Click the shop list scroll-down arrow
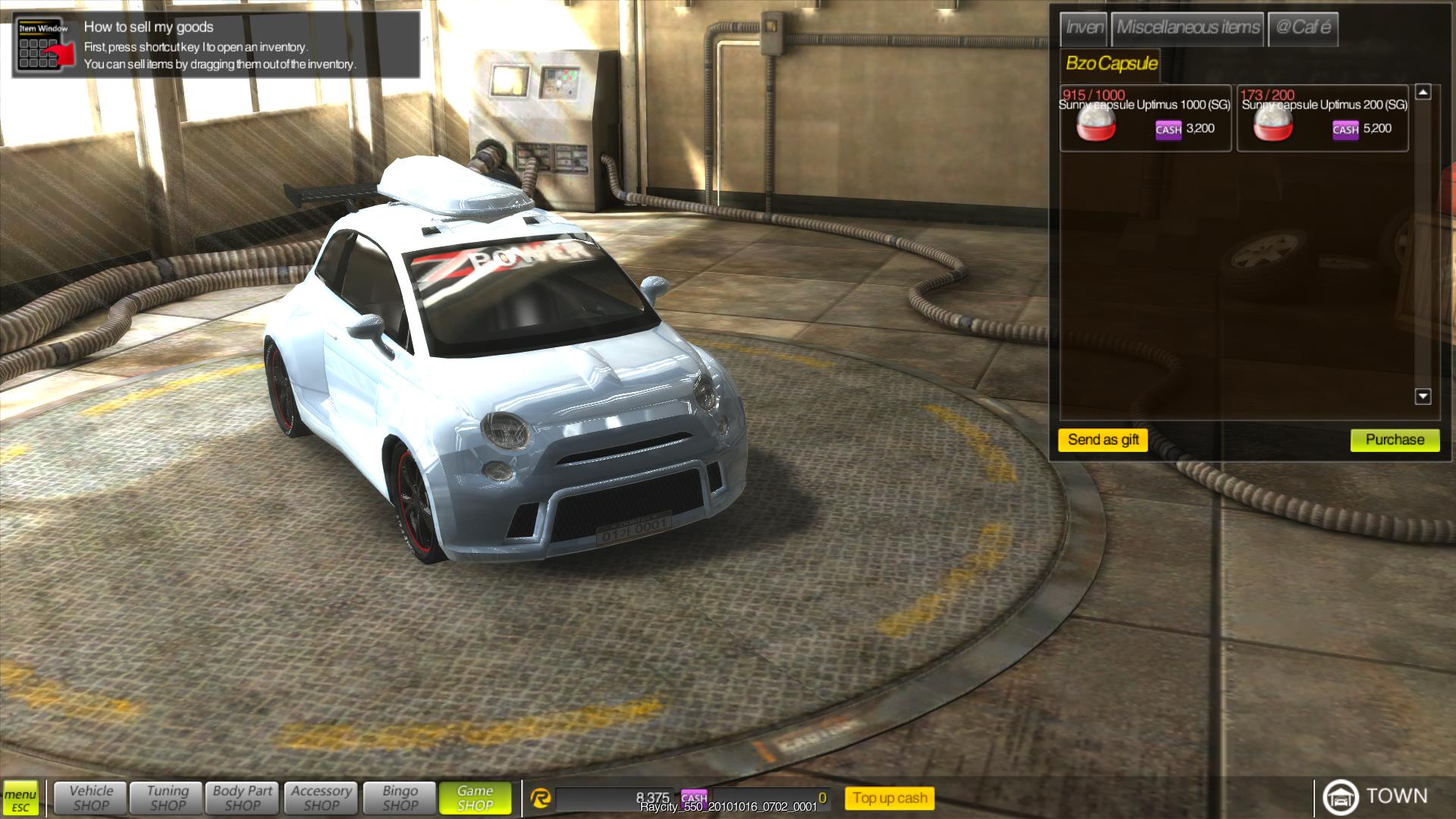 coord(1423,397)
